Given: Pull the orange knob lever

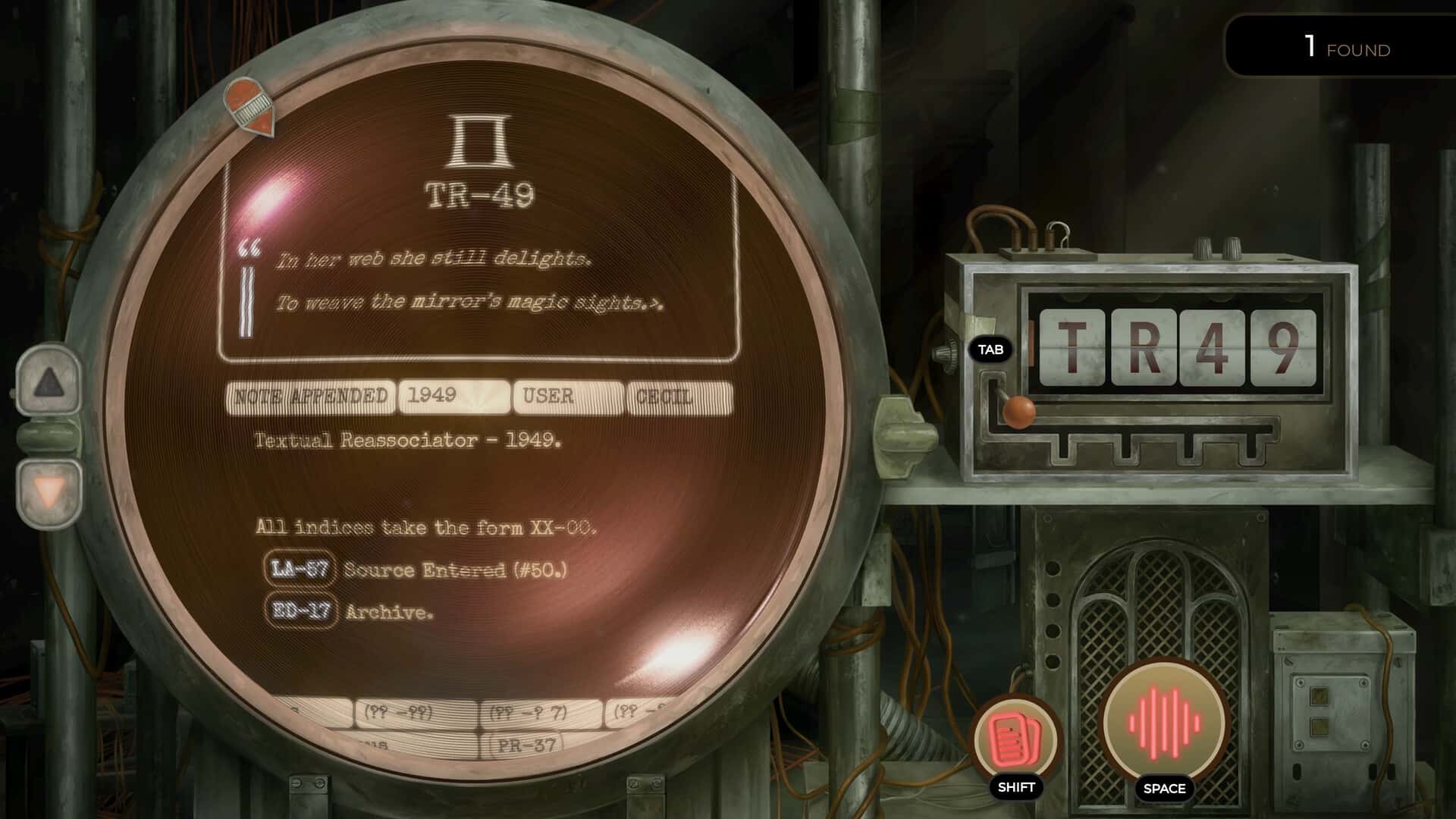Looking at the screenshot, I should [x=1019, y=412].
